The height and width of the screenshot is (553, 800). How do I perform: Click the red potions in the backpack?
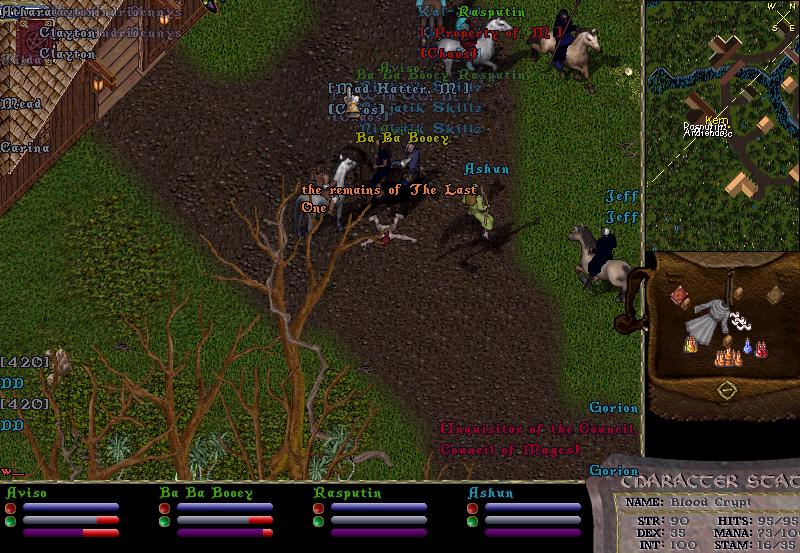click(x=761, y=349)
